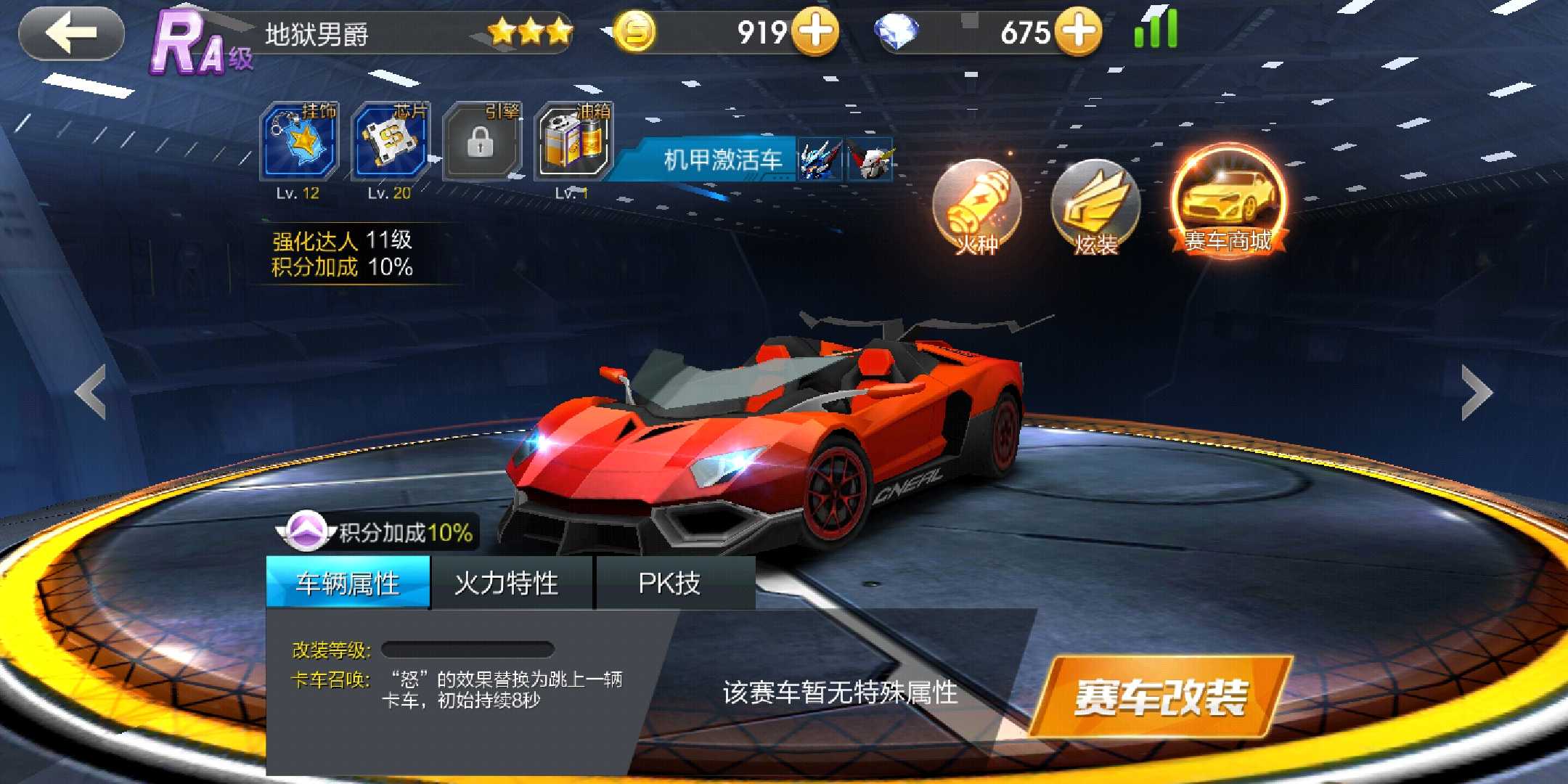Image resolution: width=1568 pixels, height=784 pixels.
Task: Select the blue mecha icon
Action: 820,159
